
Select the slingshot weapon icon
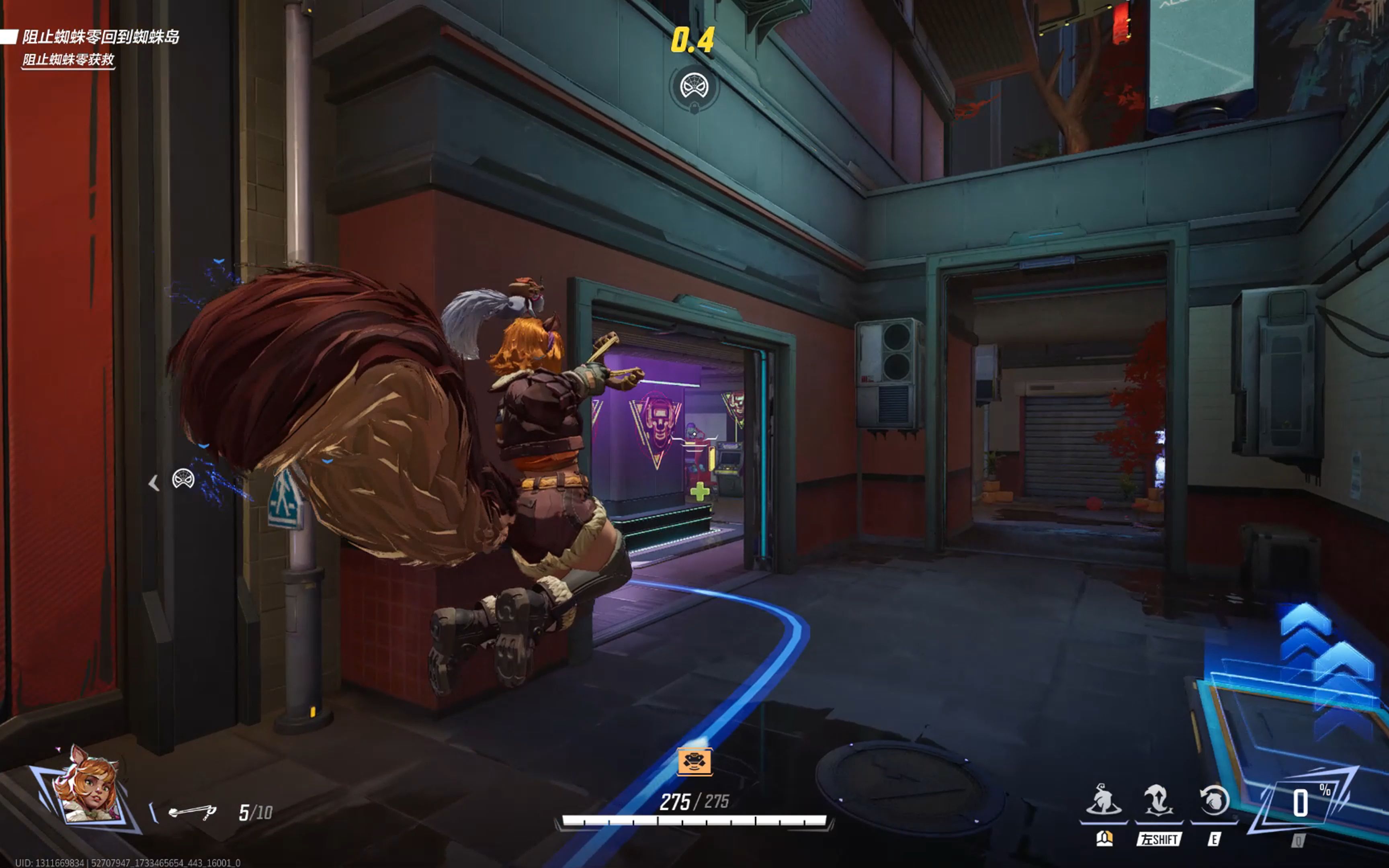(x=192, y=812)
